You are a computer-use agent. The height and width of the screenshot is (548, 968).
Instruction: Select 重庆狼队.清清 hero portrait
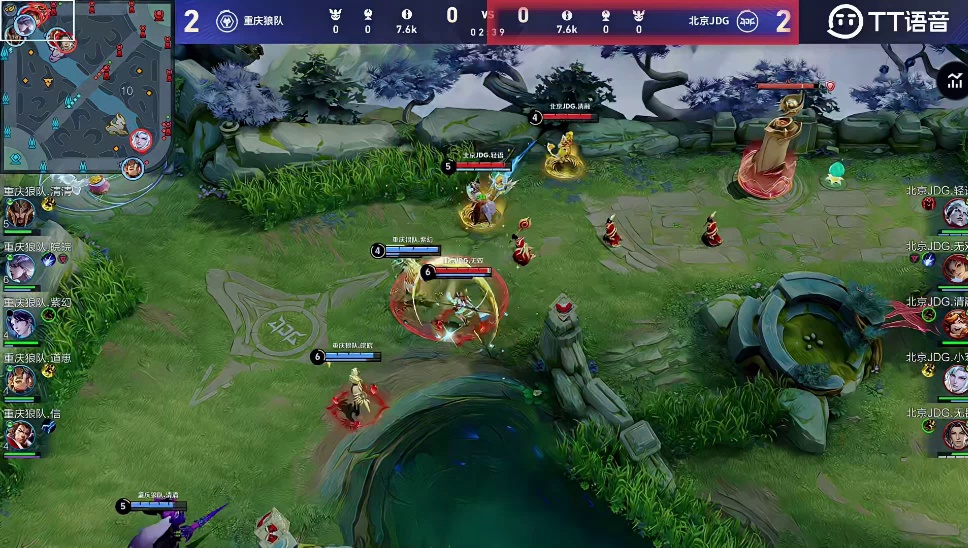click(20, 213)
